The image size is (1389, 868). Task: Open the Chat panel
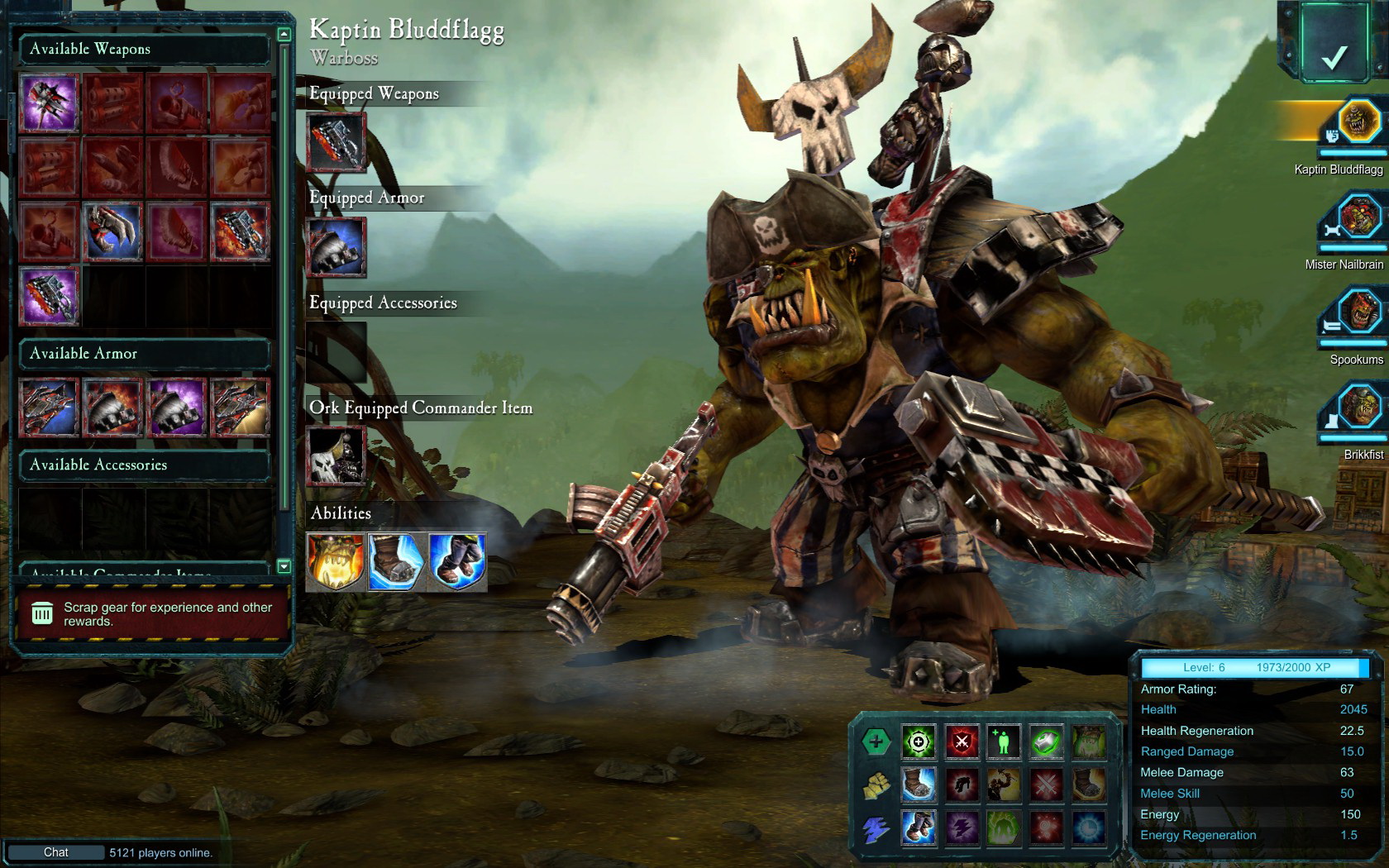coord(56,852)
